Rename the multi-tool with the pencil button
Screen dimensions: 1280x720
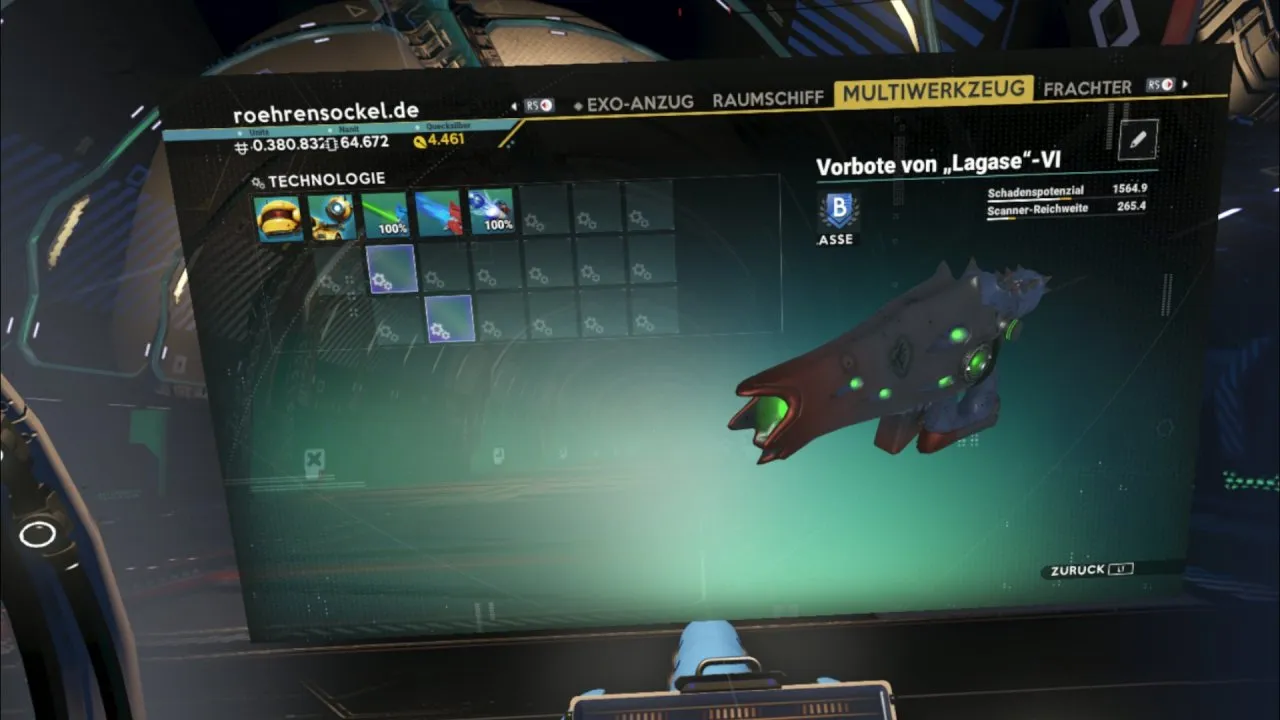[1137, 141]
